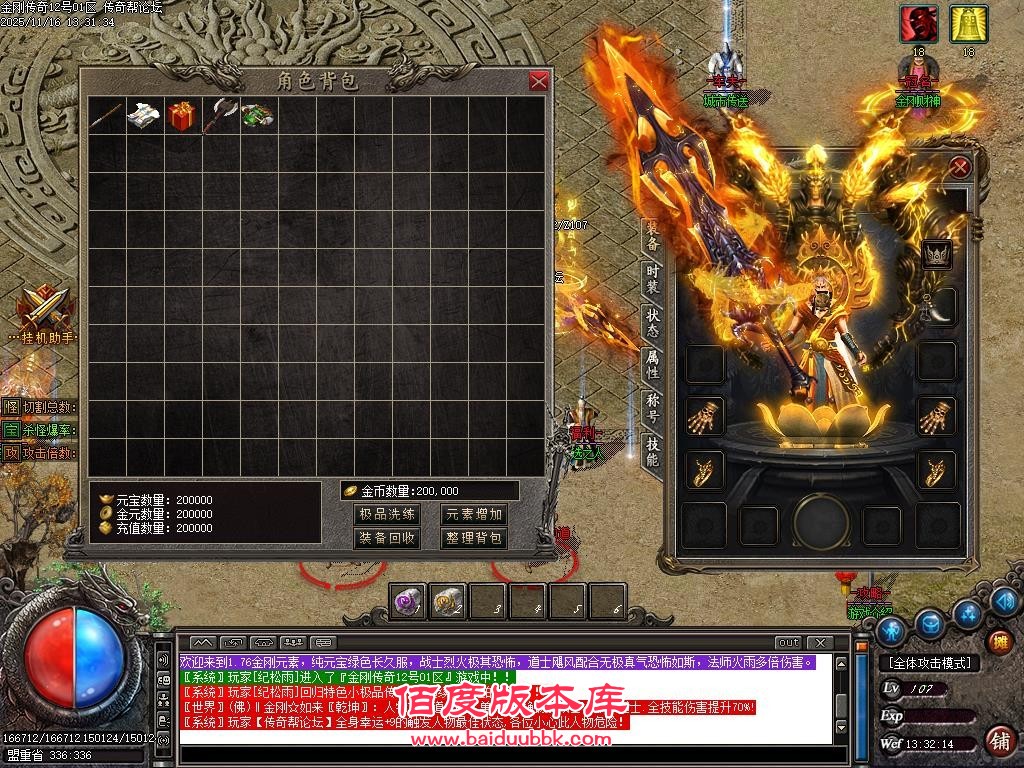Switch to the 时装 fashion tab
1024x768 pixels.
tap(652, 279)
